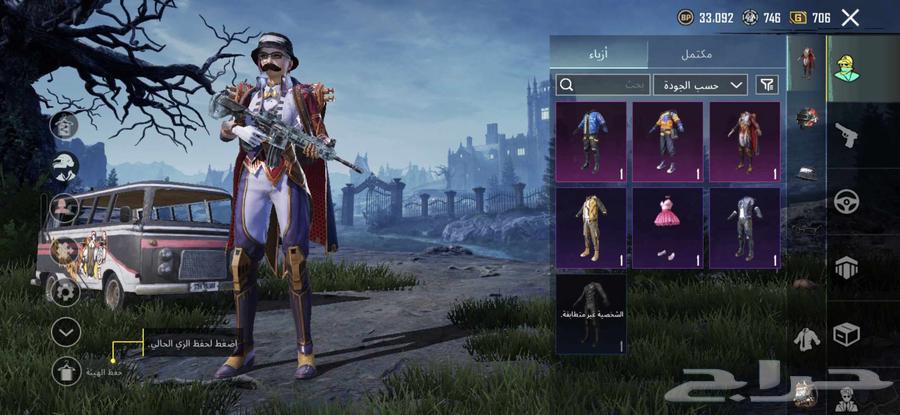Select the blue jacket outfit set
This screenshot has height=415, width=900.
click(591, 141)
